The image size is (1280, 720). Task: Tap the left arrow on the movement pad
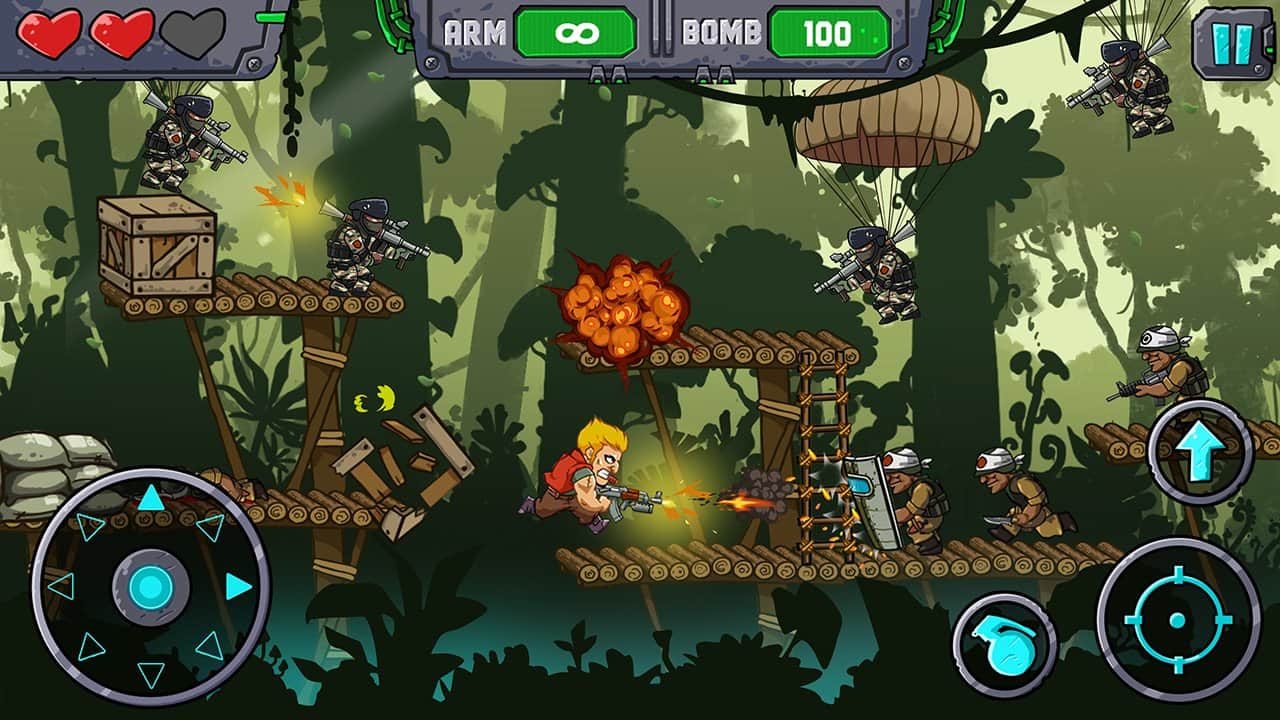[x=61, y=586]
